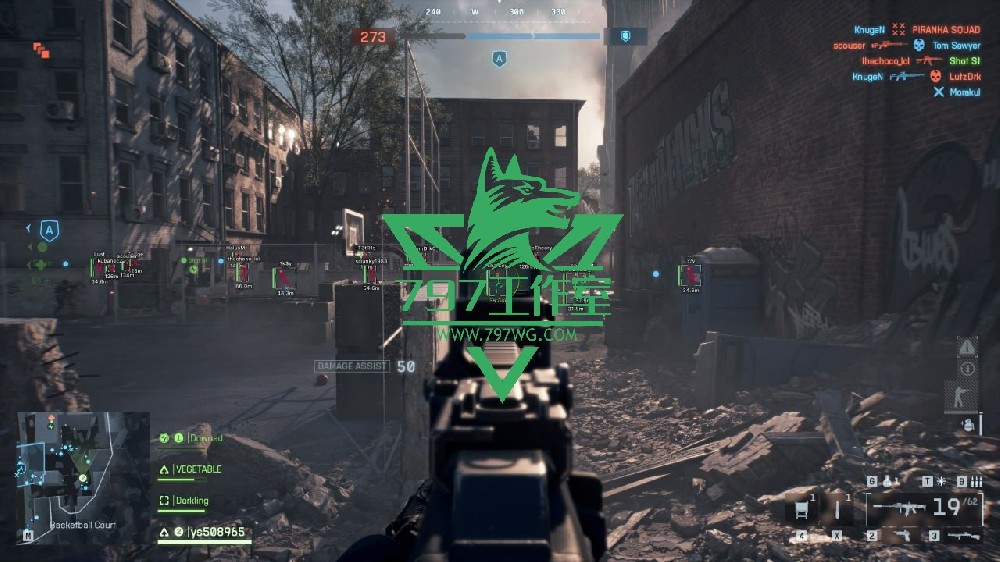Viewport: 1000px width, 562px height.
Task: Click the Morakul kill feed entry
Action: [963, 92]
